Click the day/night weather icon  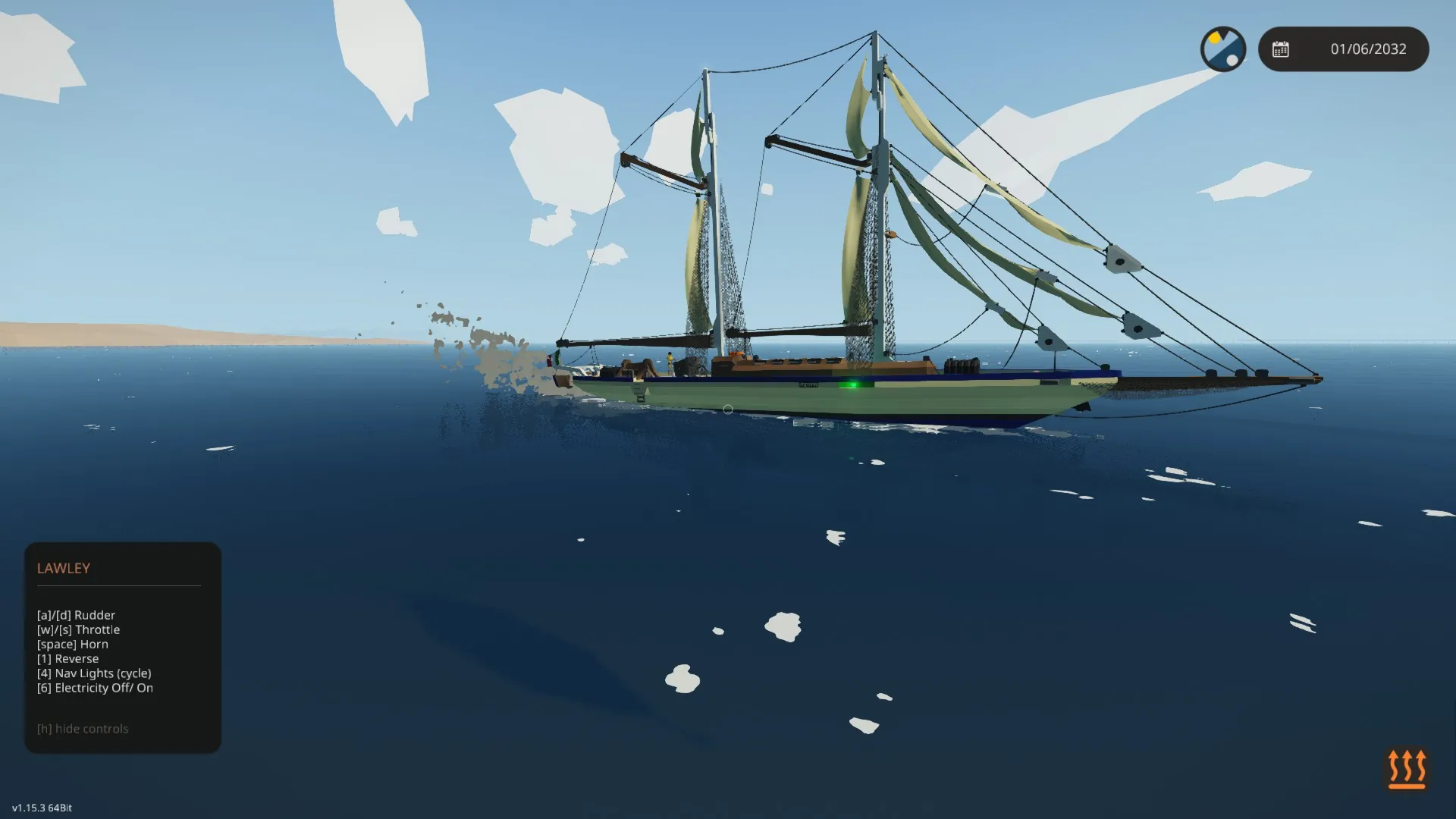click(1223, 49)
